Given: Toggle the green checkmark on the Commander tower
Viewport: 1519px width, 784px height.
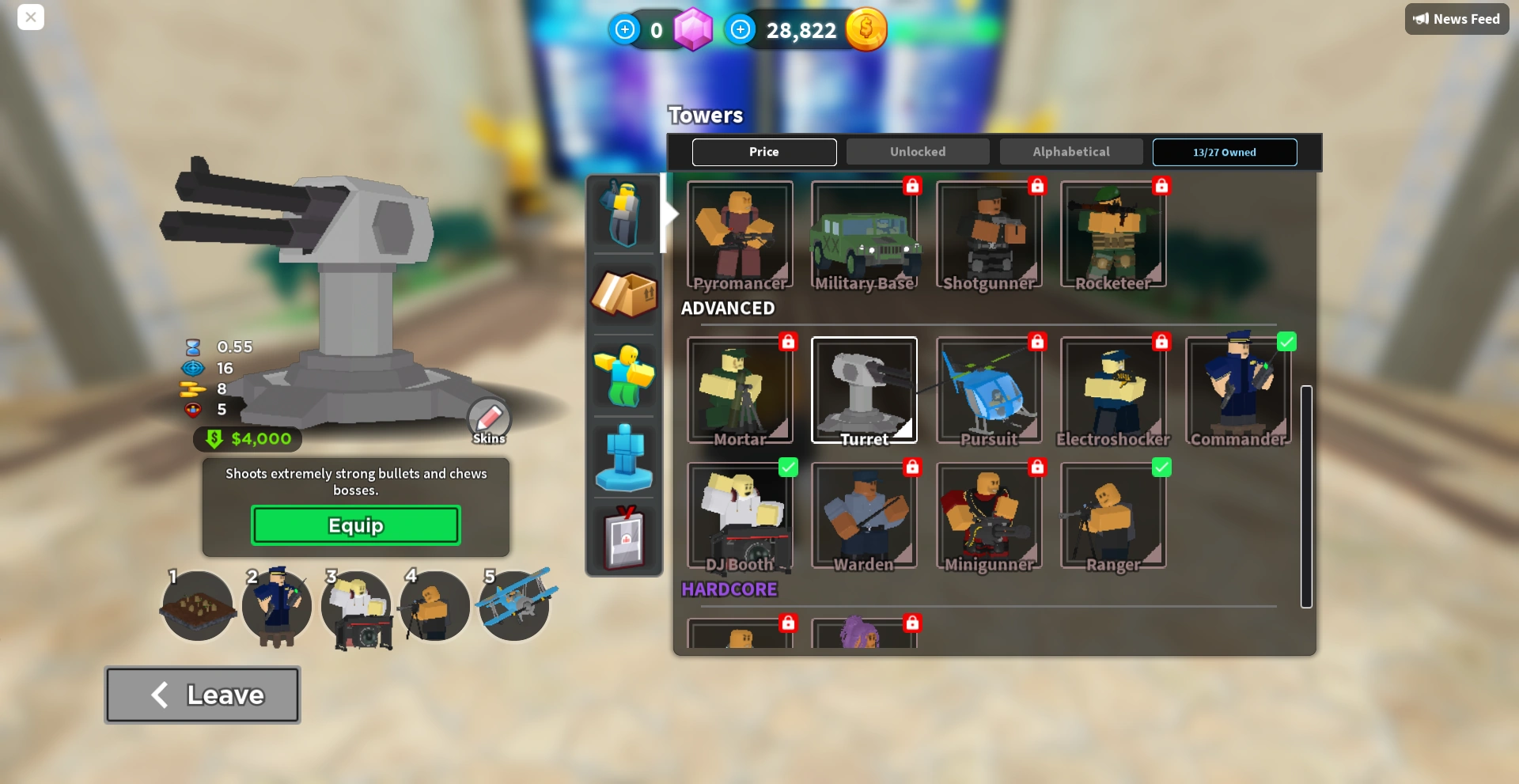Looking at the screenshot, I should click(x=1286, y=342).
